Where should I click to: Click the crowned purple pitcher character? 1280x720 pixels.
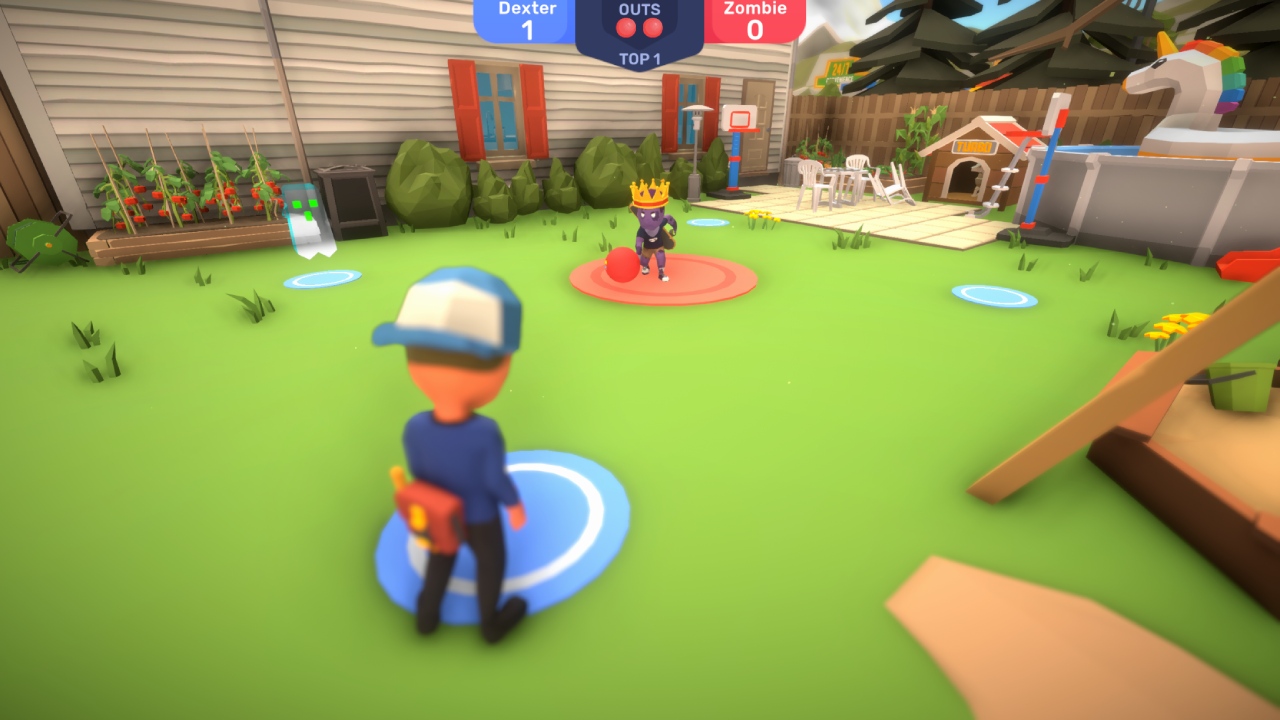651,230
